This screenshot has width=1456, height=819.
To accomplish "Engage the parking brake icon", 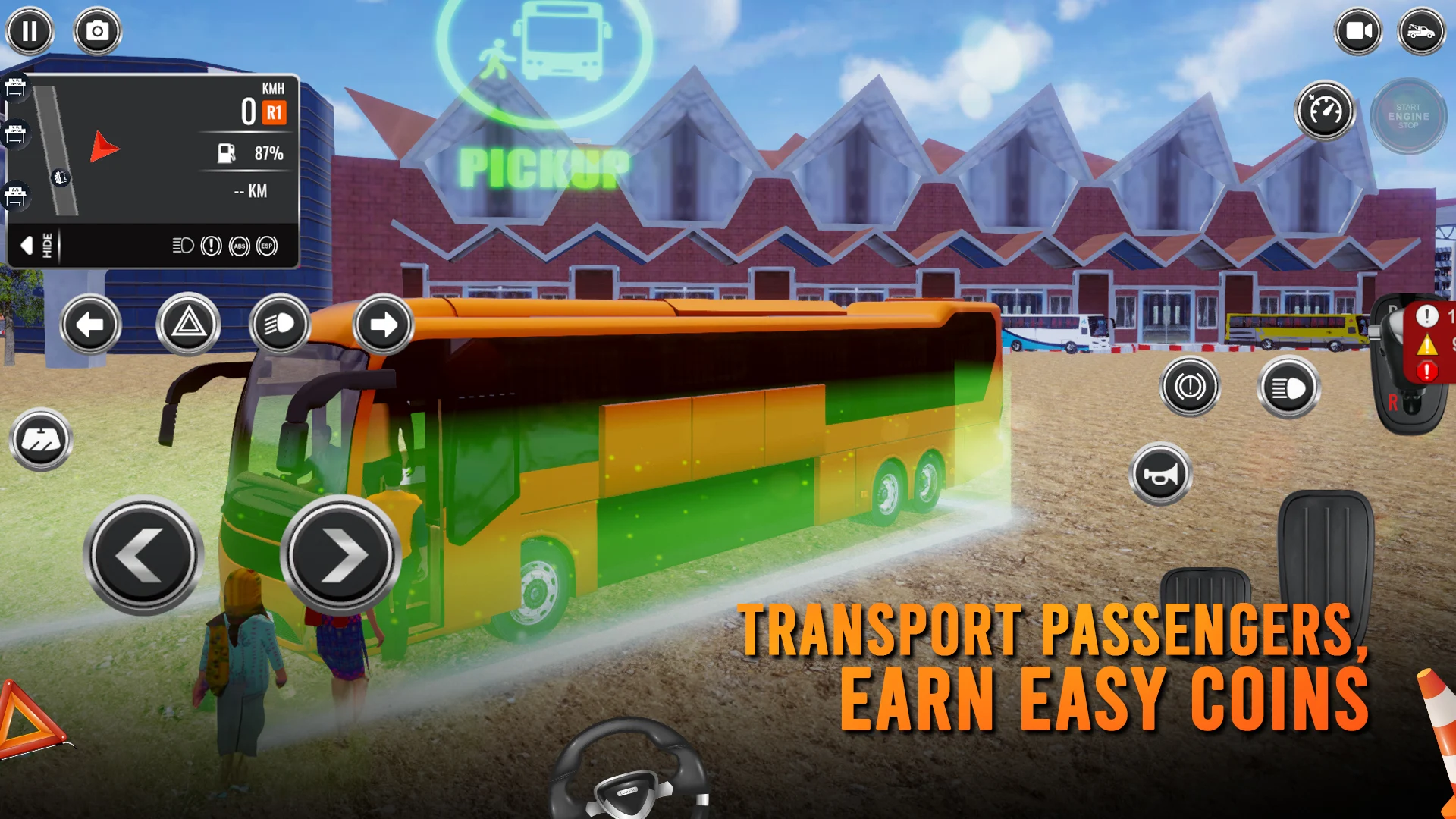I will pos(1189,387).
